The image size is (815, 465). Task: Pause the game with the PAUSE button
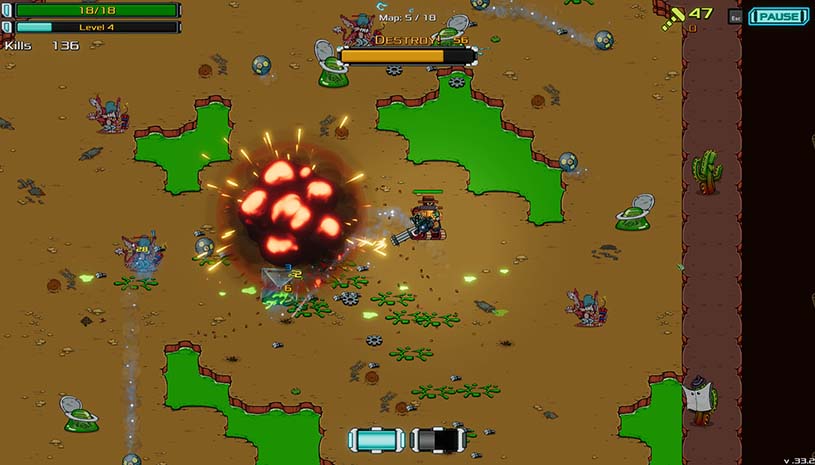coord(779,16)
